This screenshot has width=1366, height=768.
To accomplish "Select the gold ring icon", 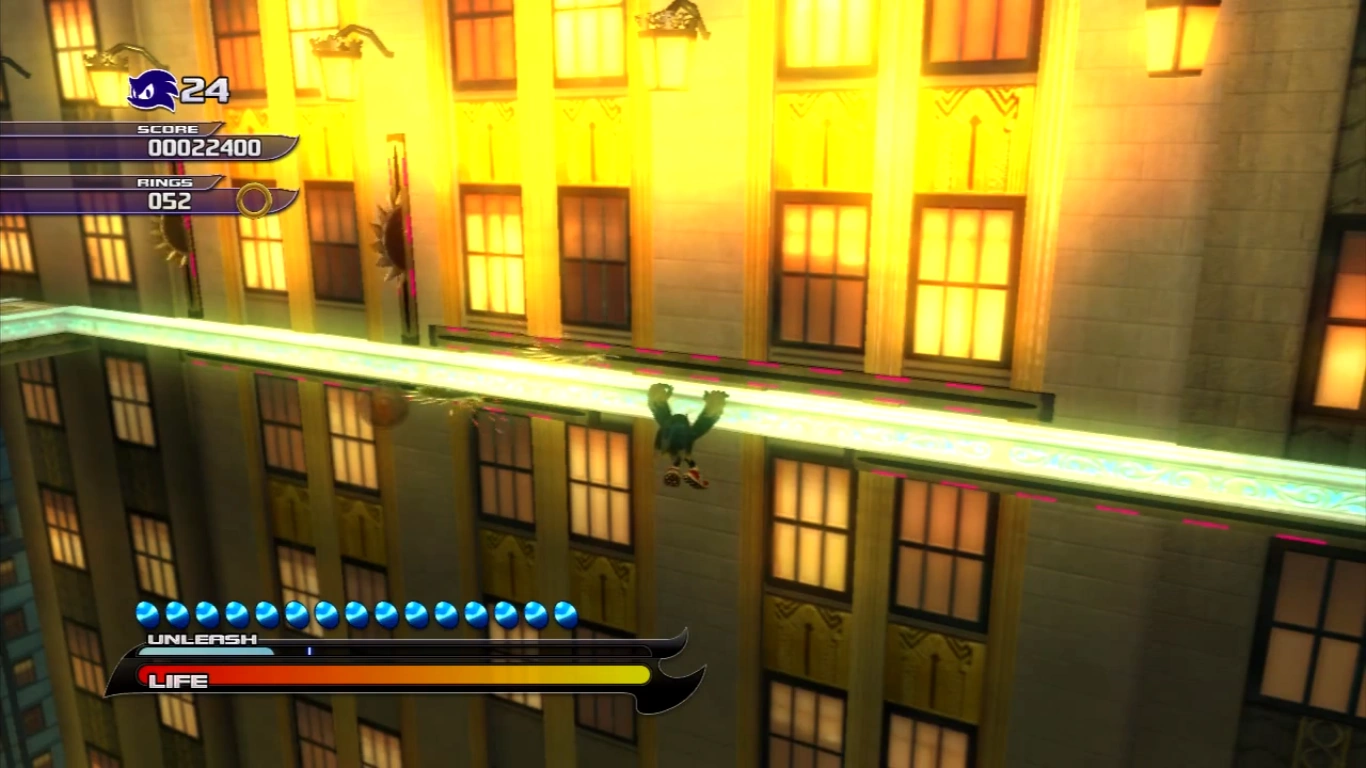I will point(254,200).
